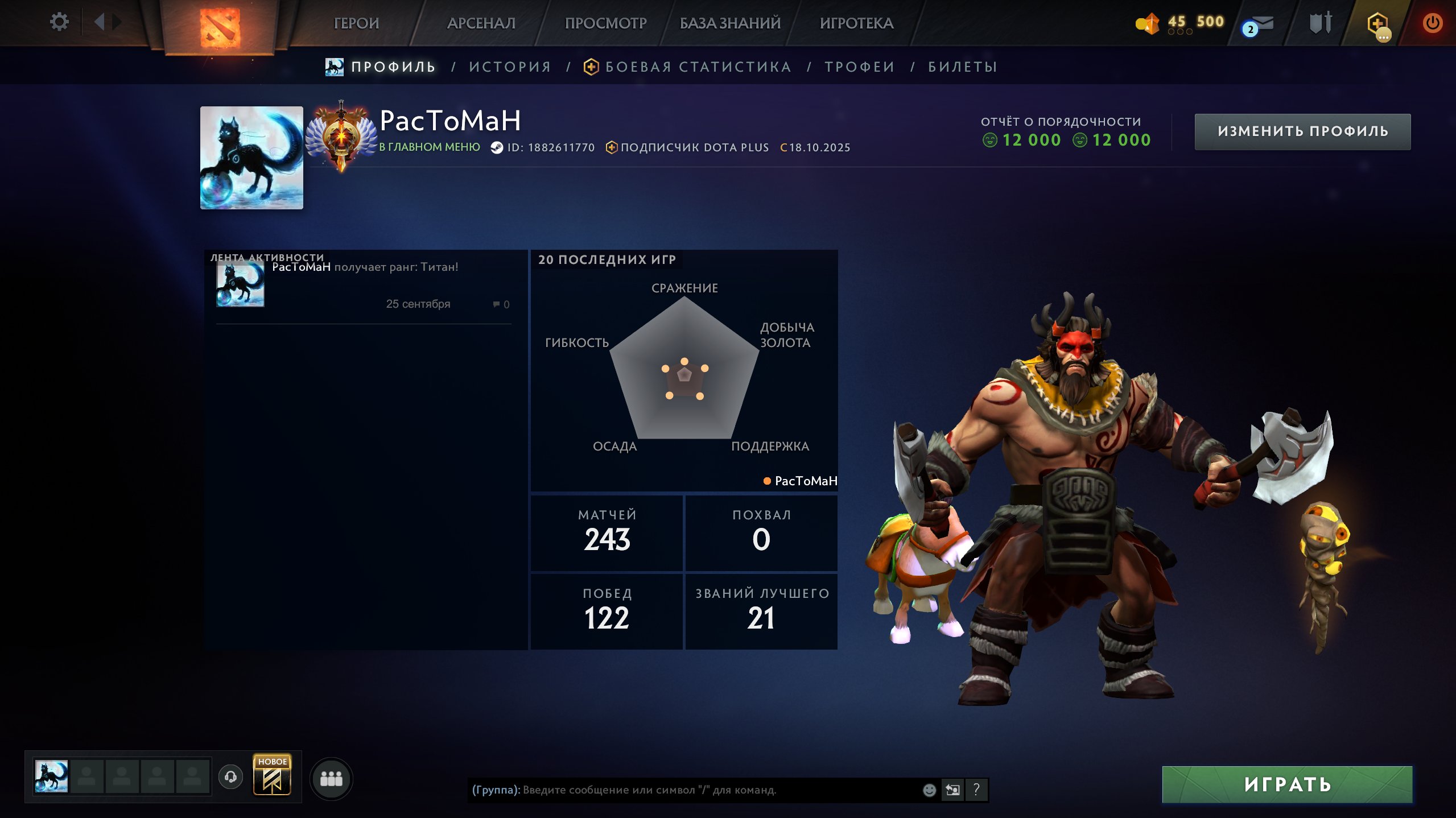The width and height of the screenshot is (1456, 818).
Task: Open the ГЕРОИ menu
Action: 356,23
